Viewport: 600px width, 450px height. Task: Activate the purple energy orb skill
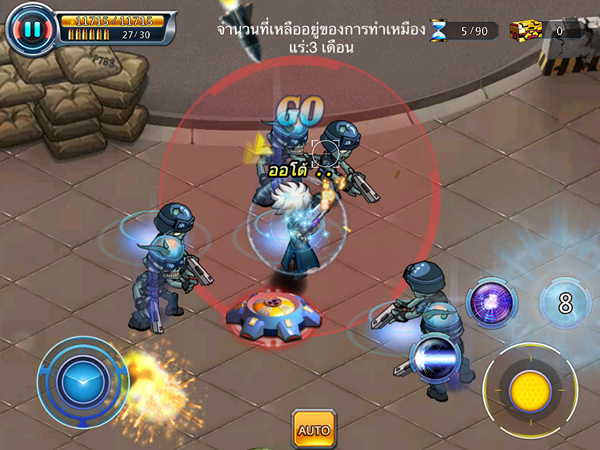click(492, 303)
